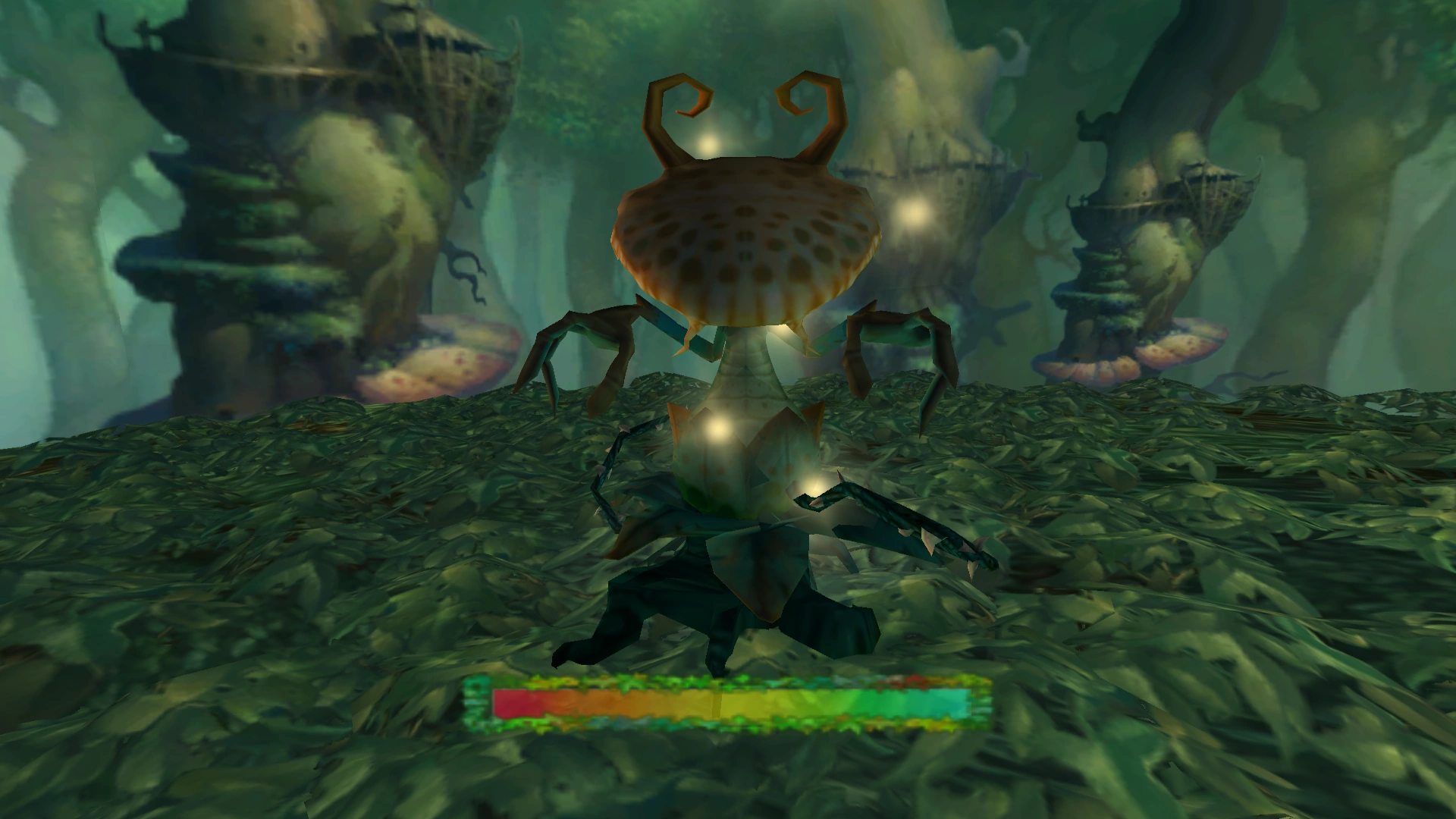
Task: Click the glowing sparkle near the right claw
Action: (815, 485)
